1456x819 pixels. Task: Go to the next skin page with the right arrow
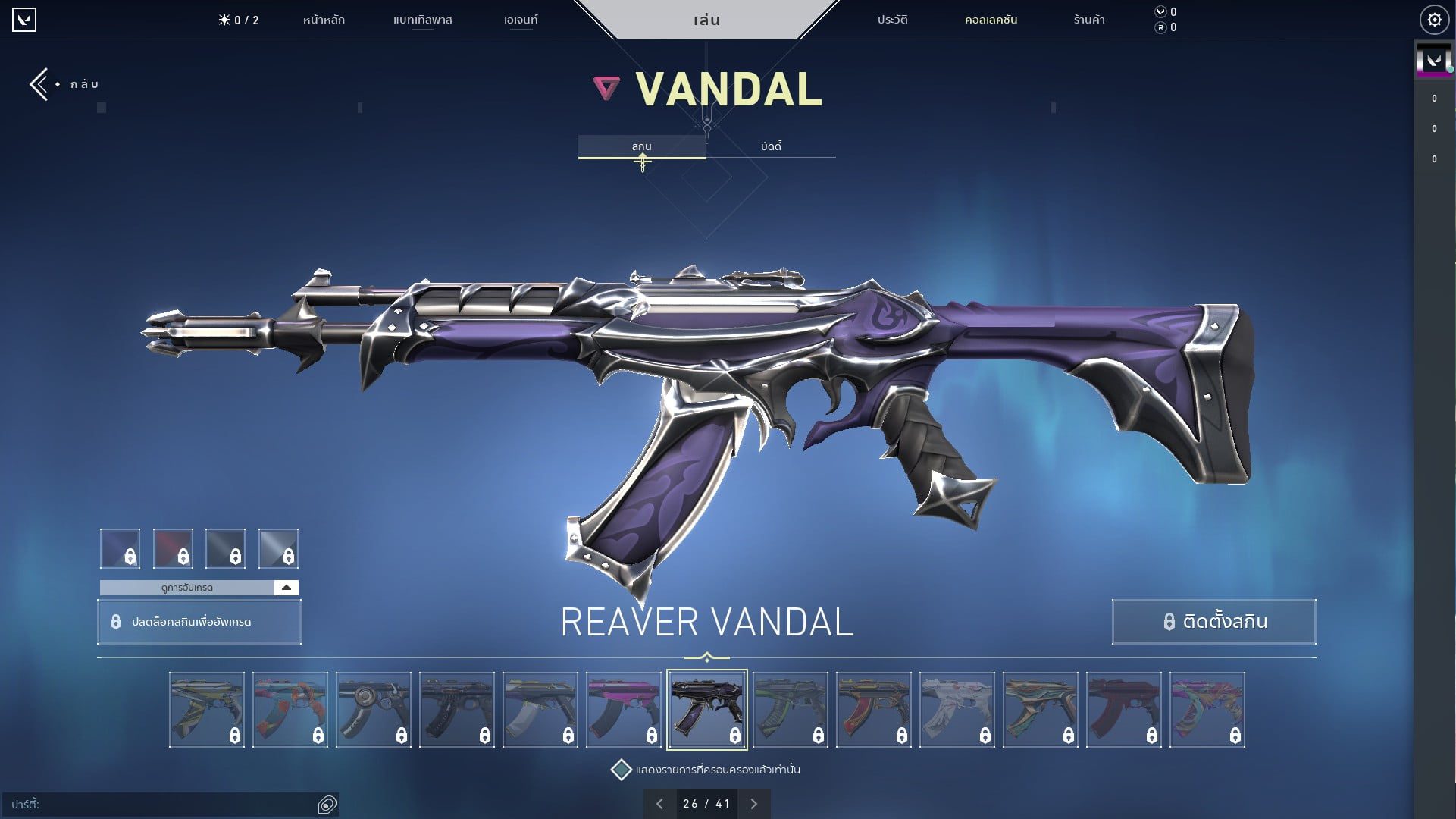click(x=753, y=802)
